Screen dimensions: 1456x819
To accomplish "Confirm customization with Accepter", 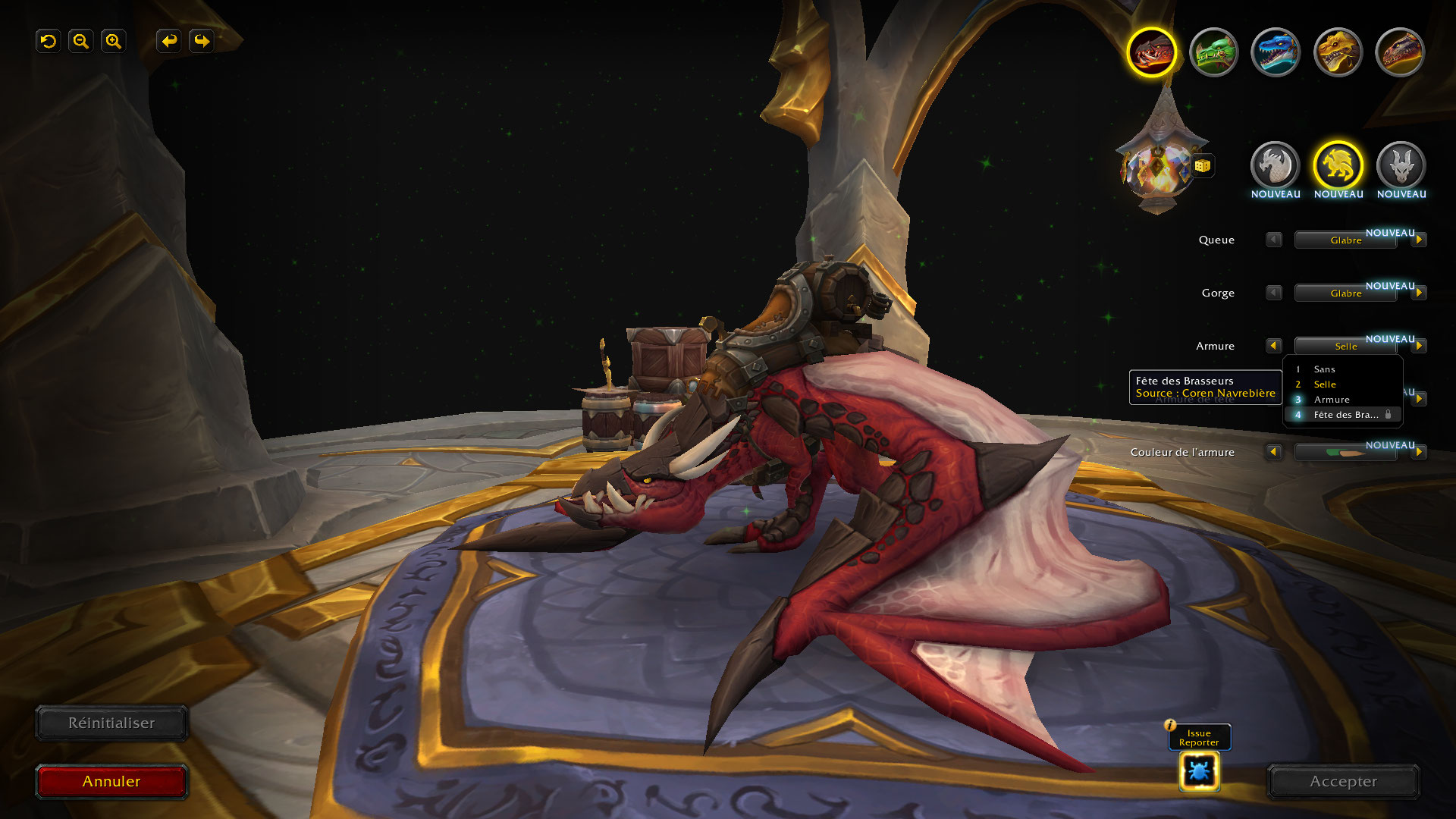I will pos(1343,782).
